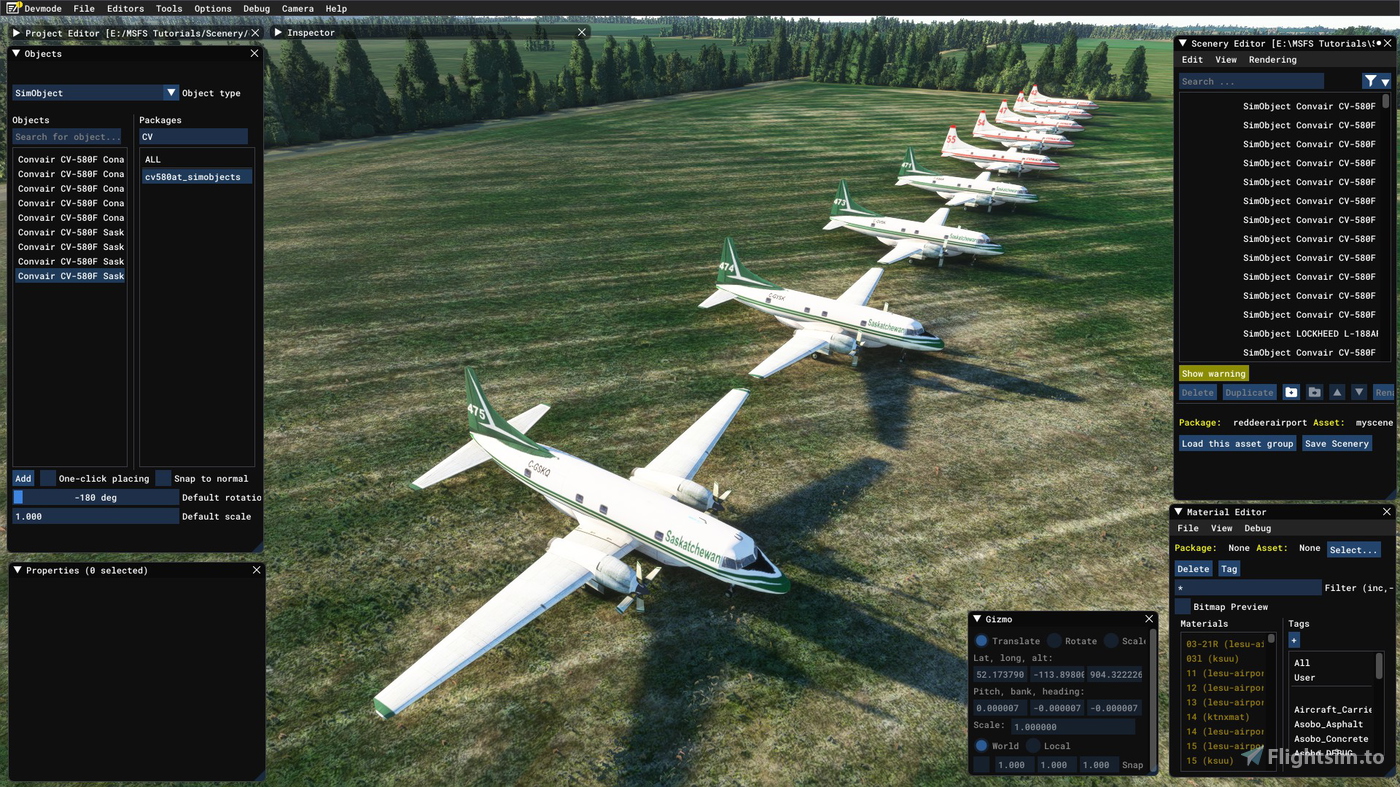Click the Search for object field
This screenshot has height=787, width=1400.
(x=68, y=137)
